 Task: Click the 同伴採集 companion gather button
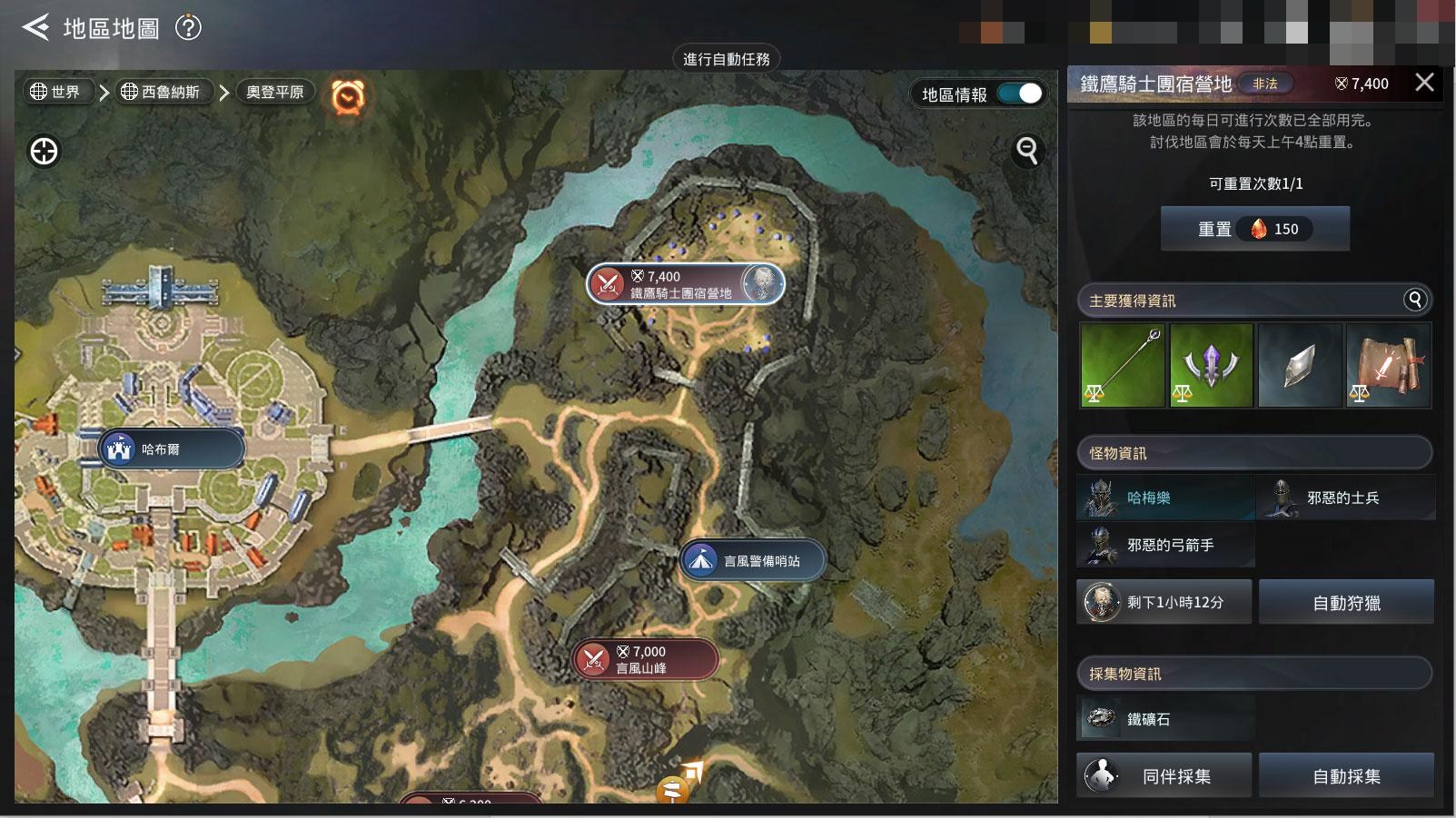tap(1164, 776)
